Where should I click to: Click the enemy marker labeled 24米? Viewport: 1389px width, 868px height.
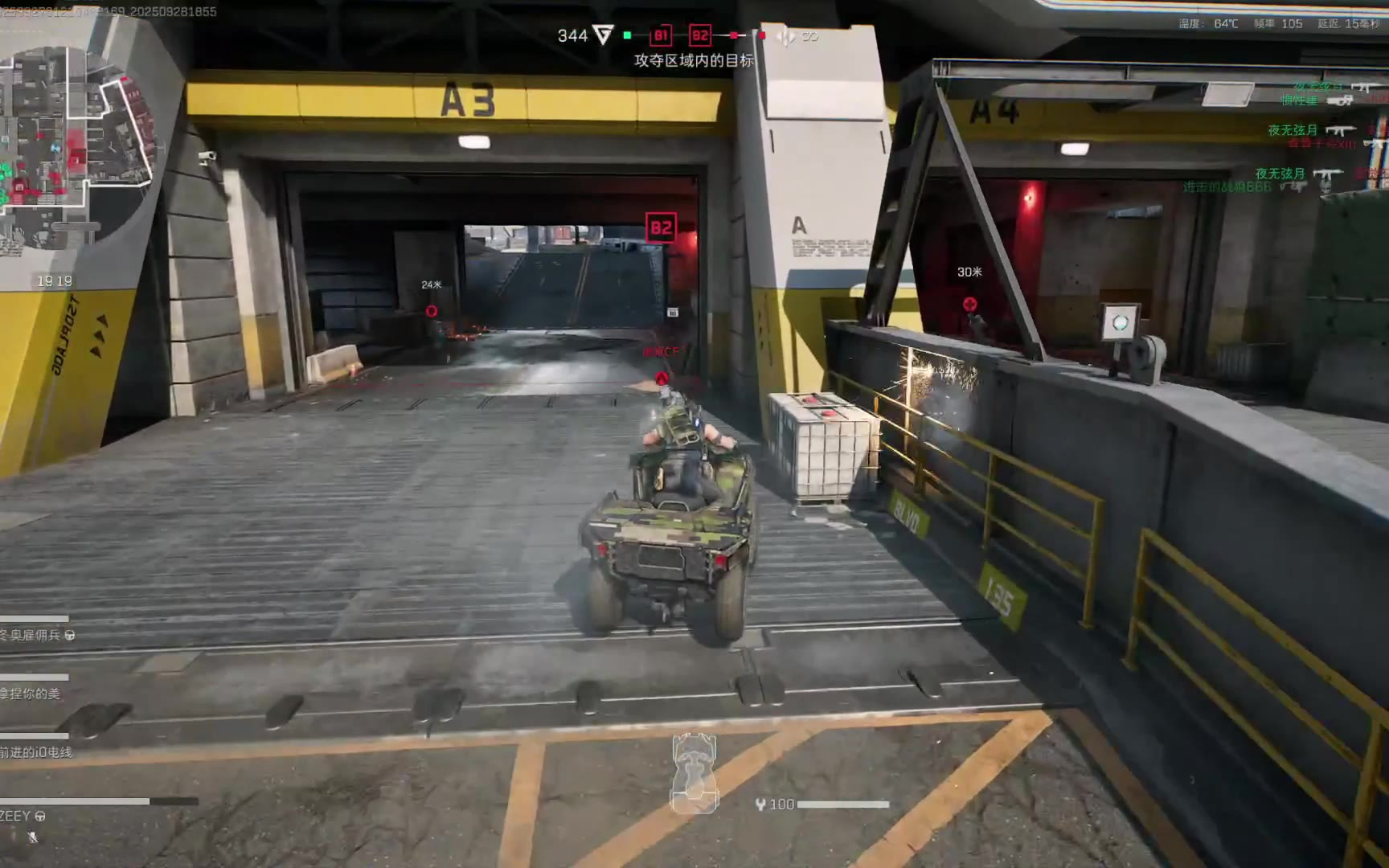coord(432,311)
